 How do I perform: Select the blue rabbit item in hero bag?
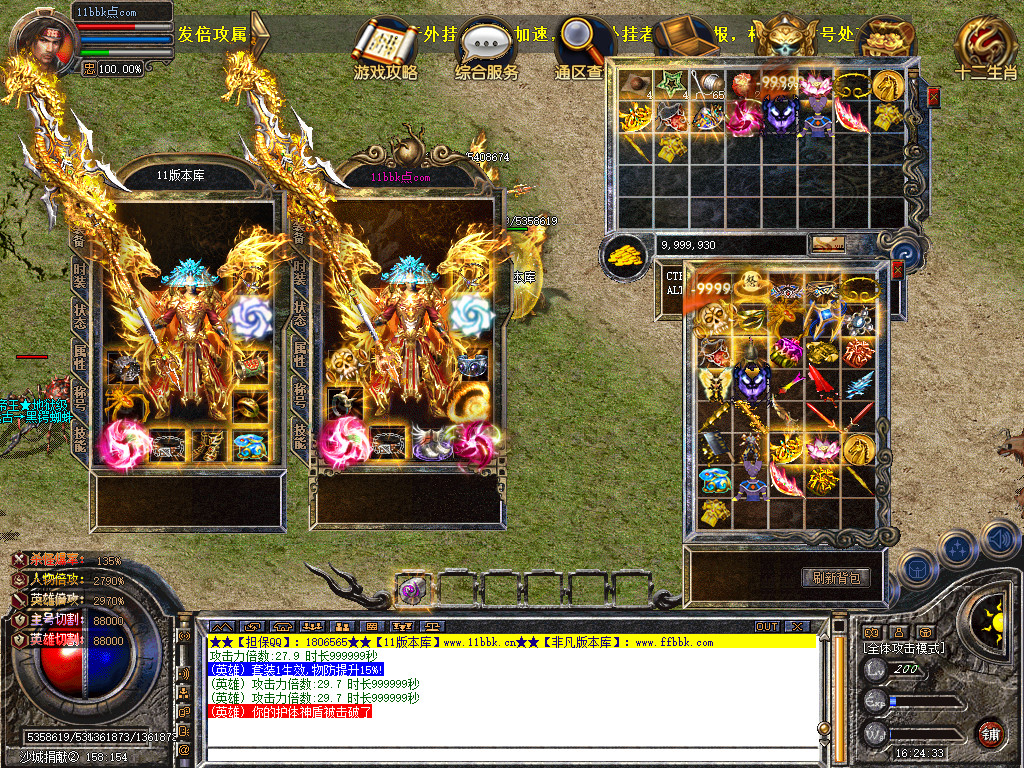click(714, 481)
